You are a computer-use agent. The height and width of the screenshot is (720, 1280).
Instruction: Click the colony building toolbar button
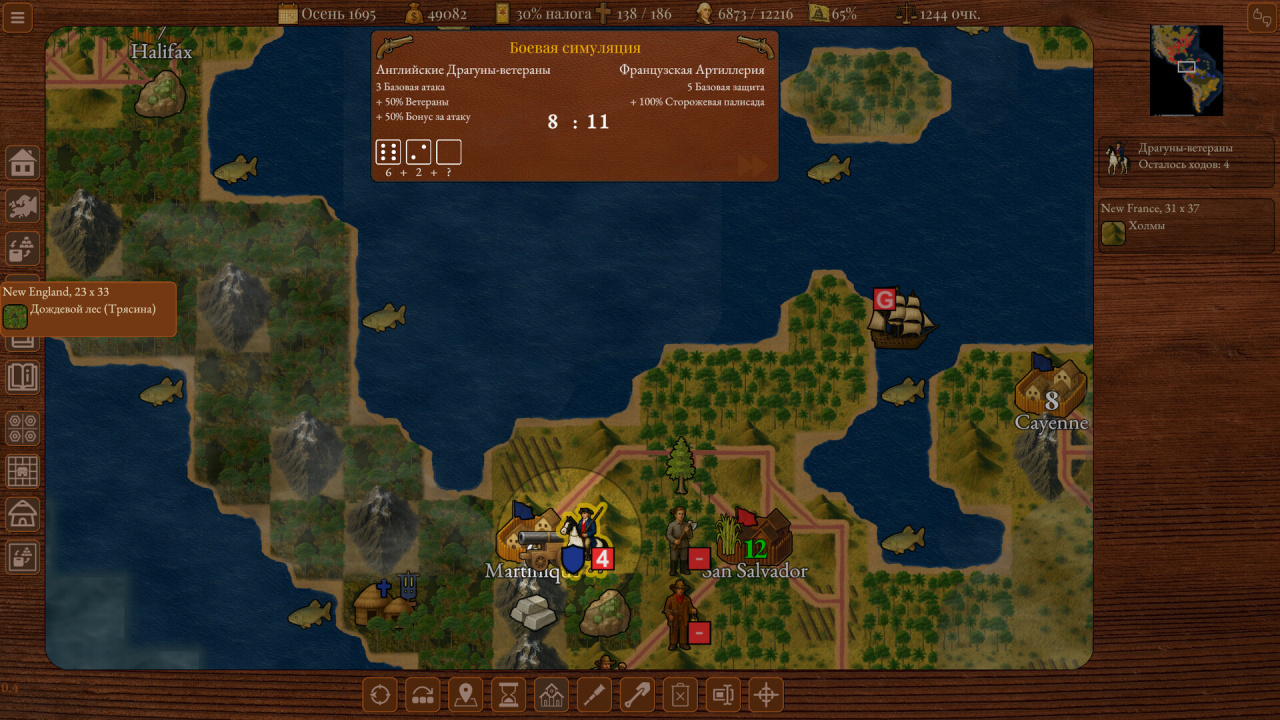click(x=551, y=695)
